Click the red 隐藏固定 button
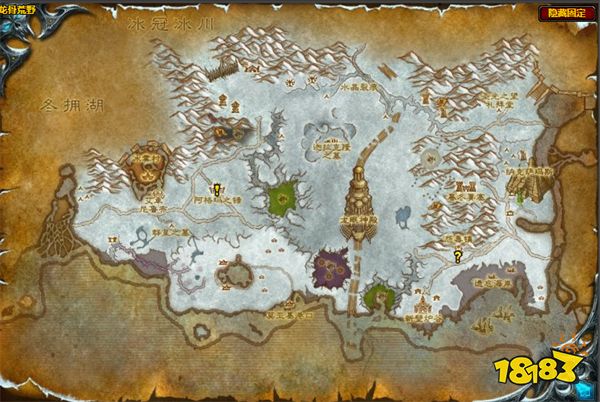The width and height of the screenshot is (600, 402). tap(565, 12)
